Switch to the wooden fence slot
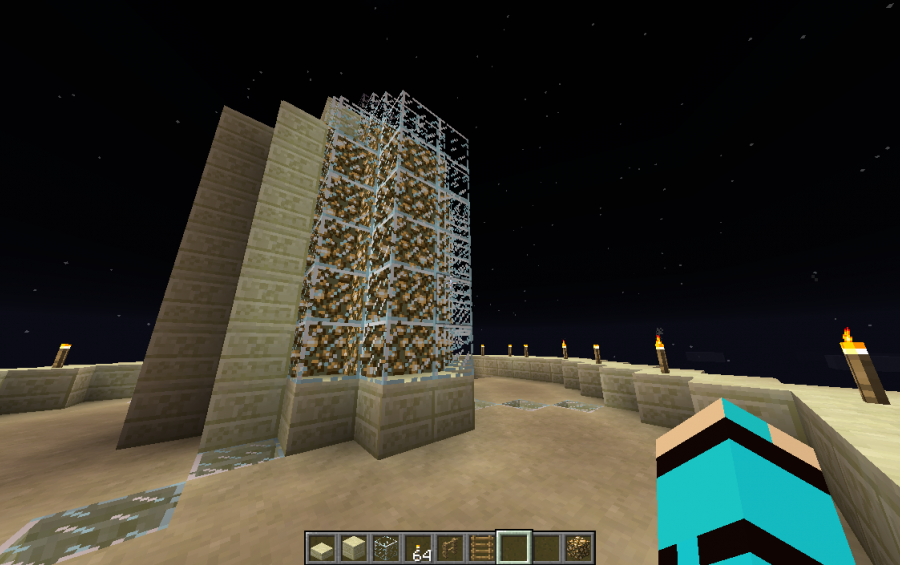The width and height of the screenshot is (900, 565). point(450,548)
